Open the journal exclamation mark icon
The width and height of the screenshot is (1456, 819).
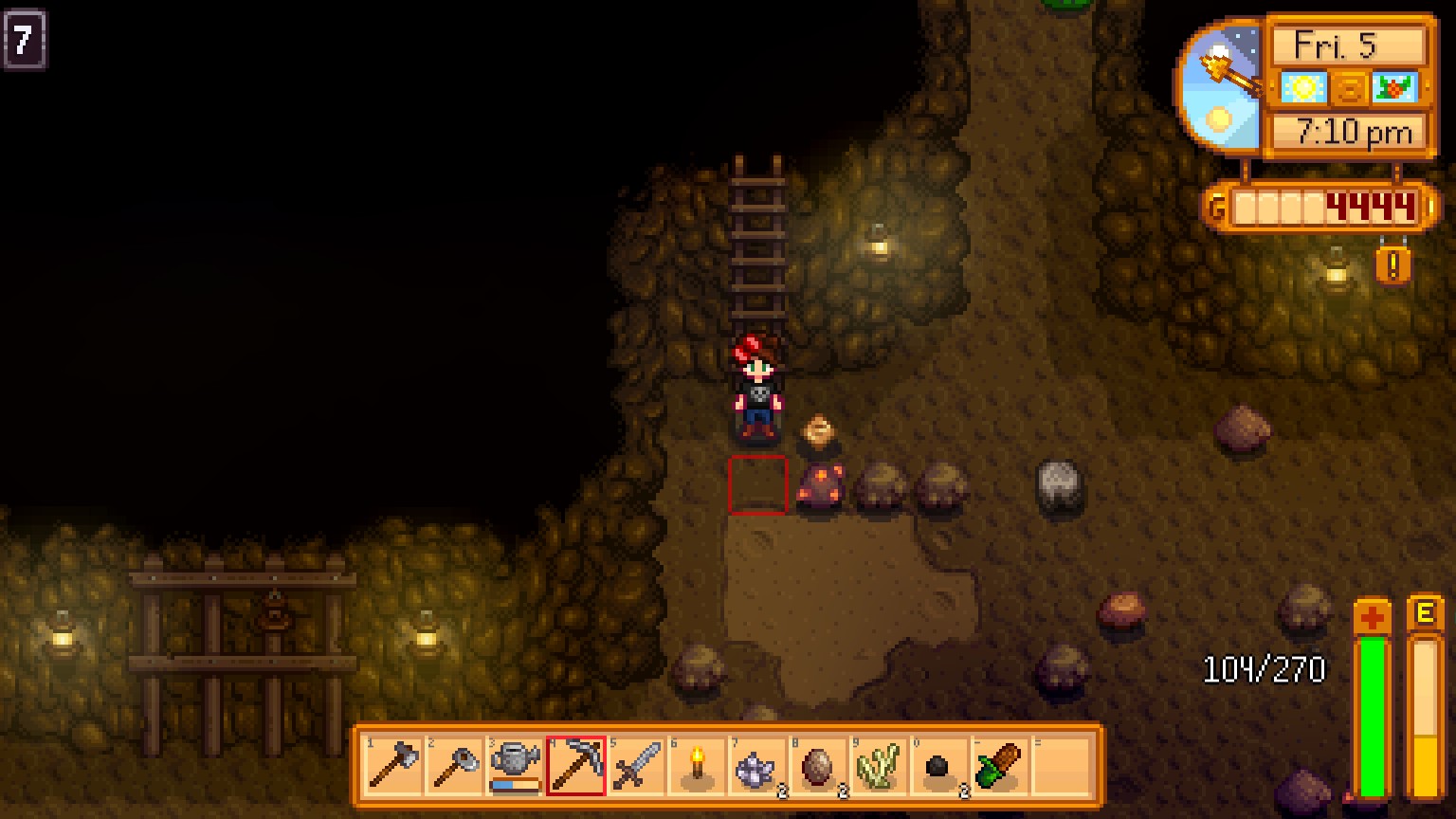pyautogui.click(x=1392, y=265)
